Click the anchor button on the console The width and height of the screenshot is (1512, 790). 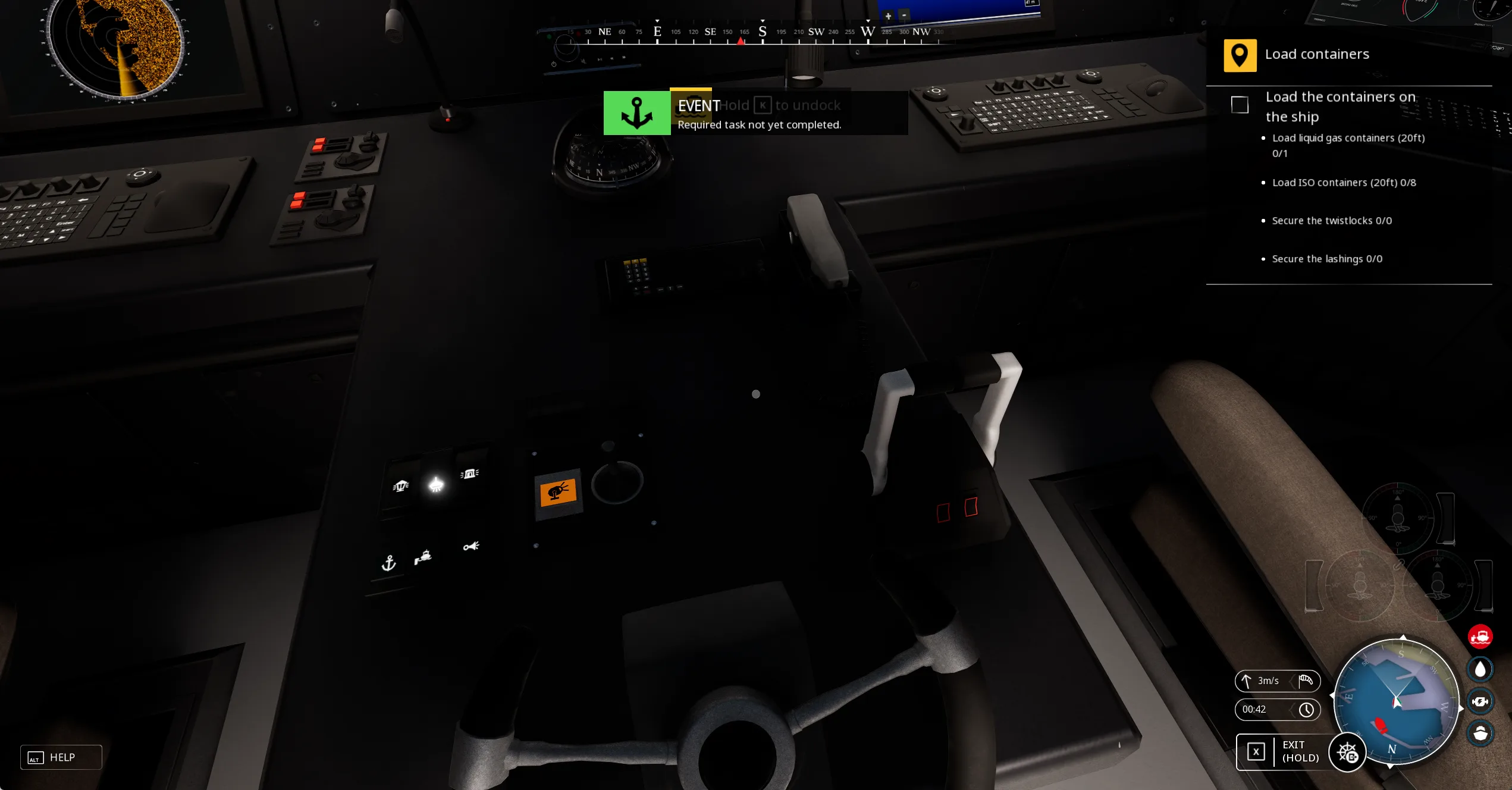coord(388,563)
